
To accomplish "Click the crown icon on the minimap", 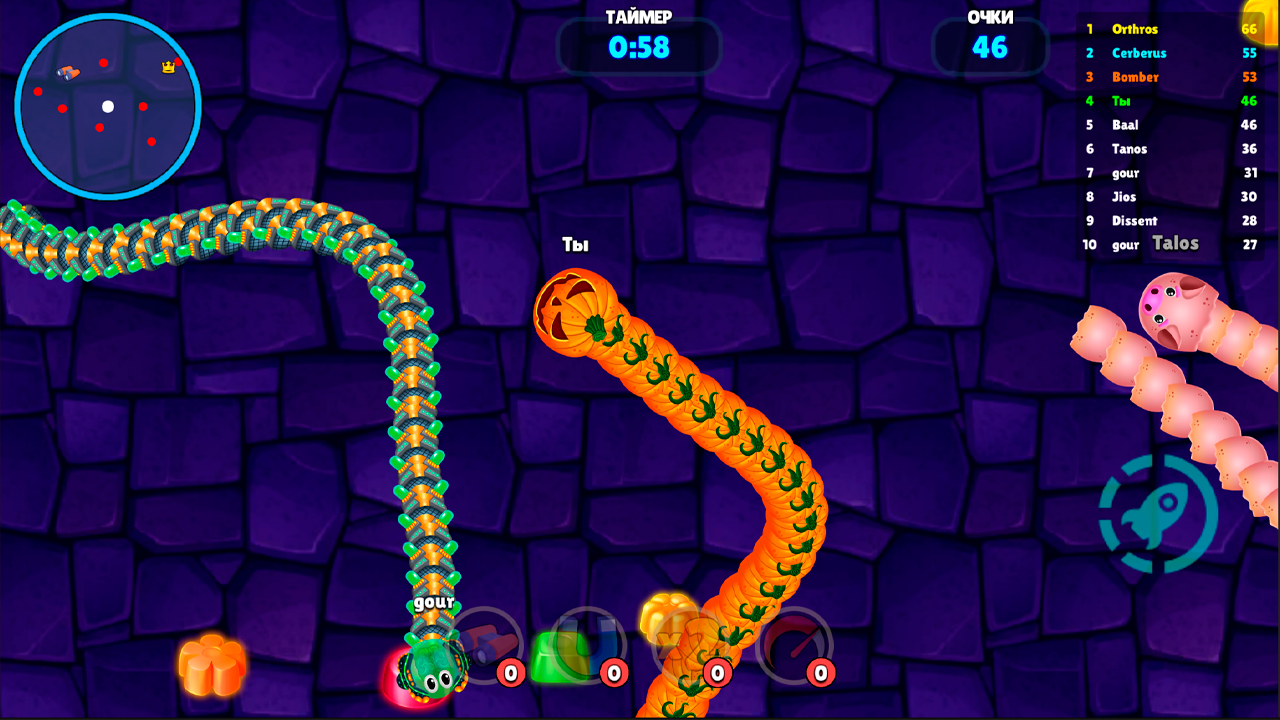I will (166, 68).
